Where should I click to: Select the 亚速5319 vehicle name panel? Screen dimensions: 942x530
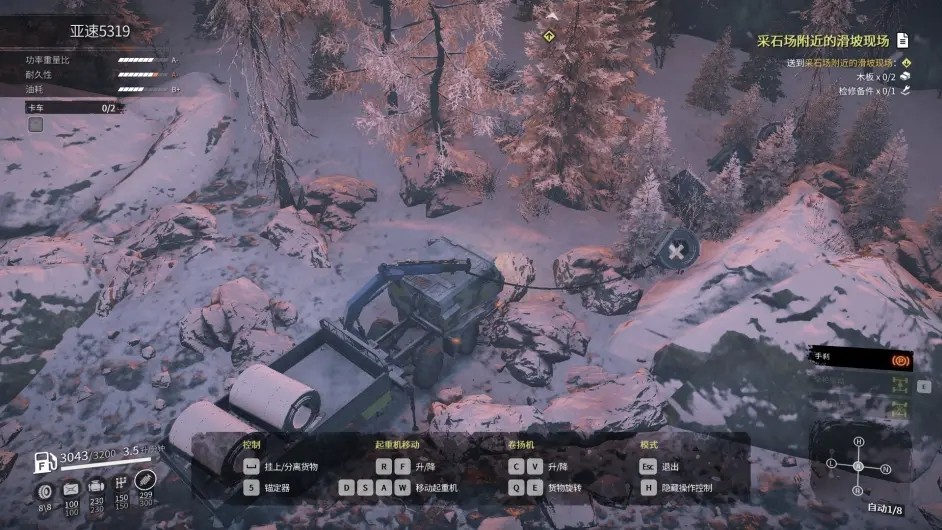pos(100,31)
